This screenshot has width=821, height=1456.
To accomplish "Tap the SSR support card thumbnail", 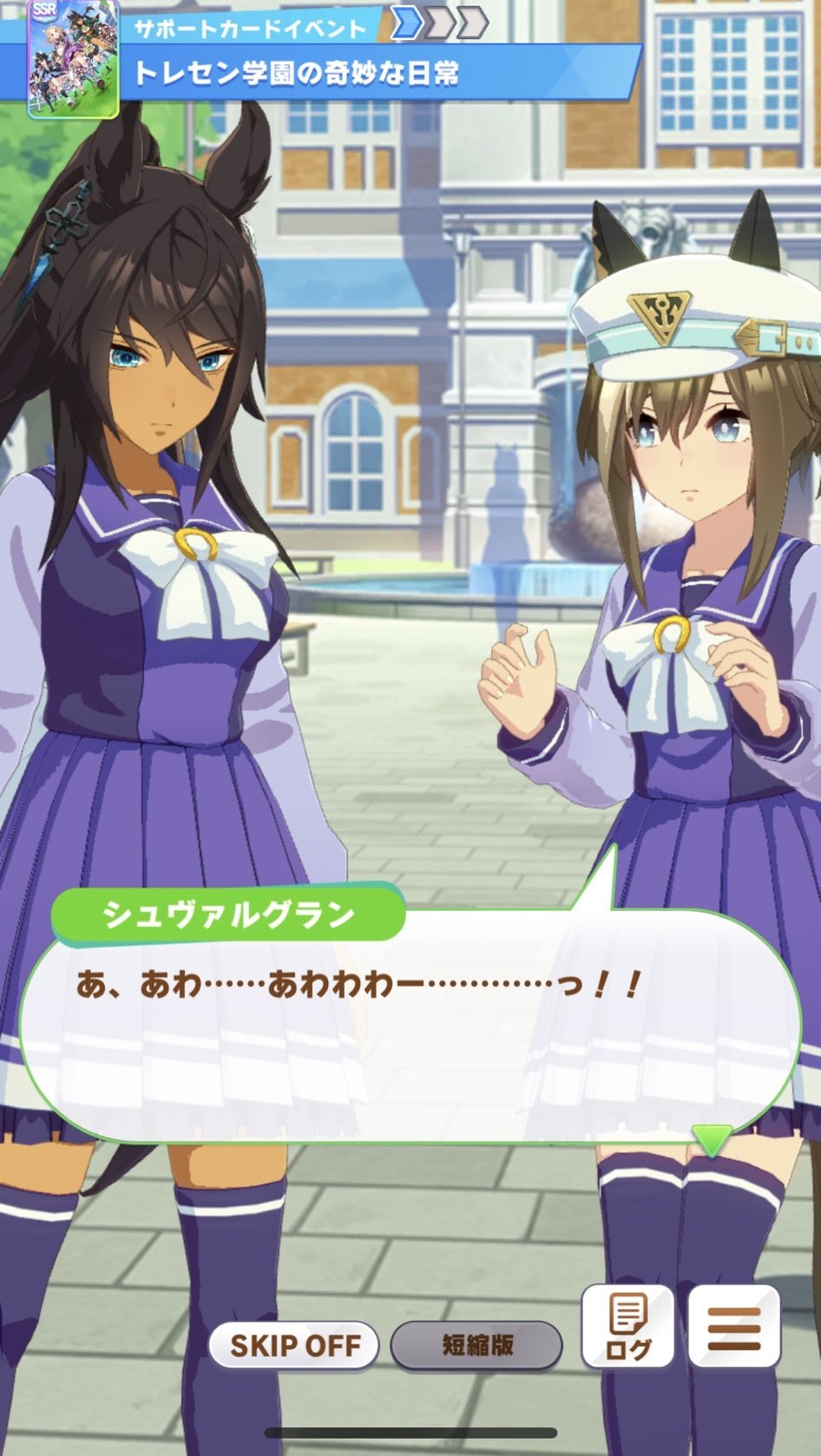I will click(73, 59).
